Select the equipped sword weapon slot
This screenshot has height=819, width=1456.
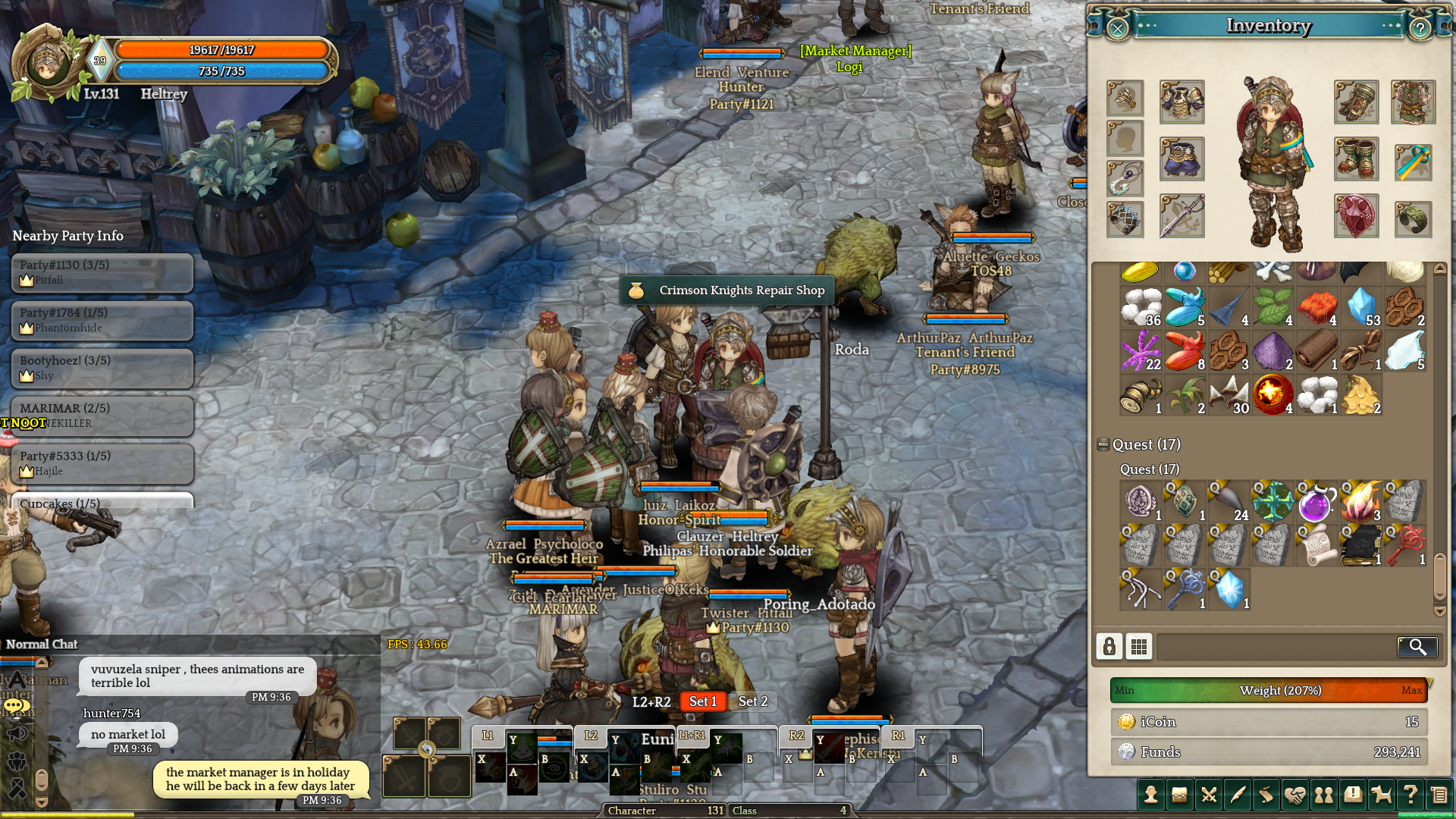(x=1181, y=216)
